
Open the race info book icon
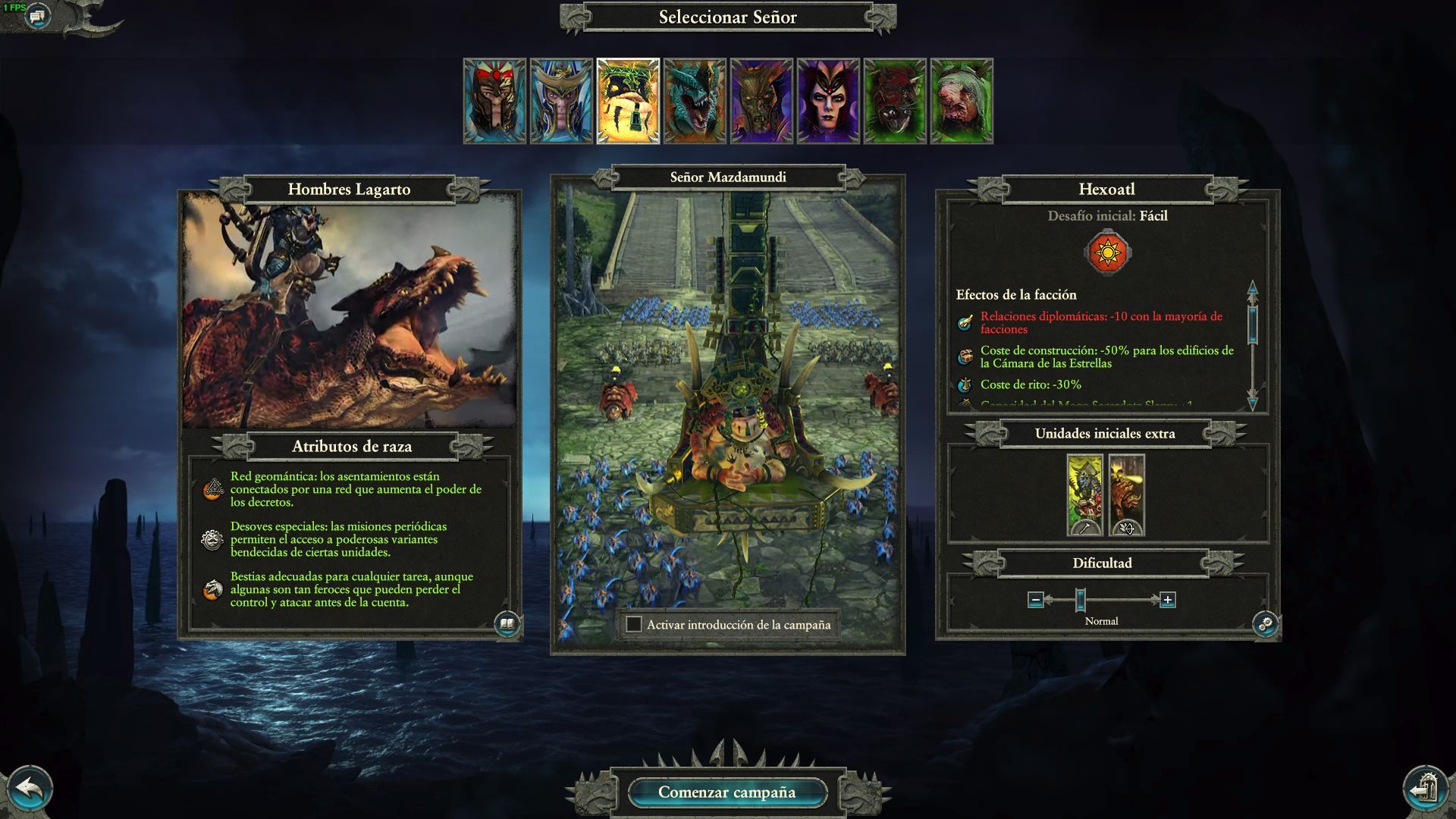coord(507,624)
